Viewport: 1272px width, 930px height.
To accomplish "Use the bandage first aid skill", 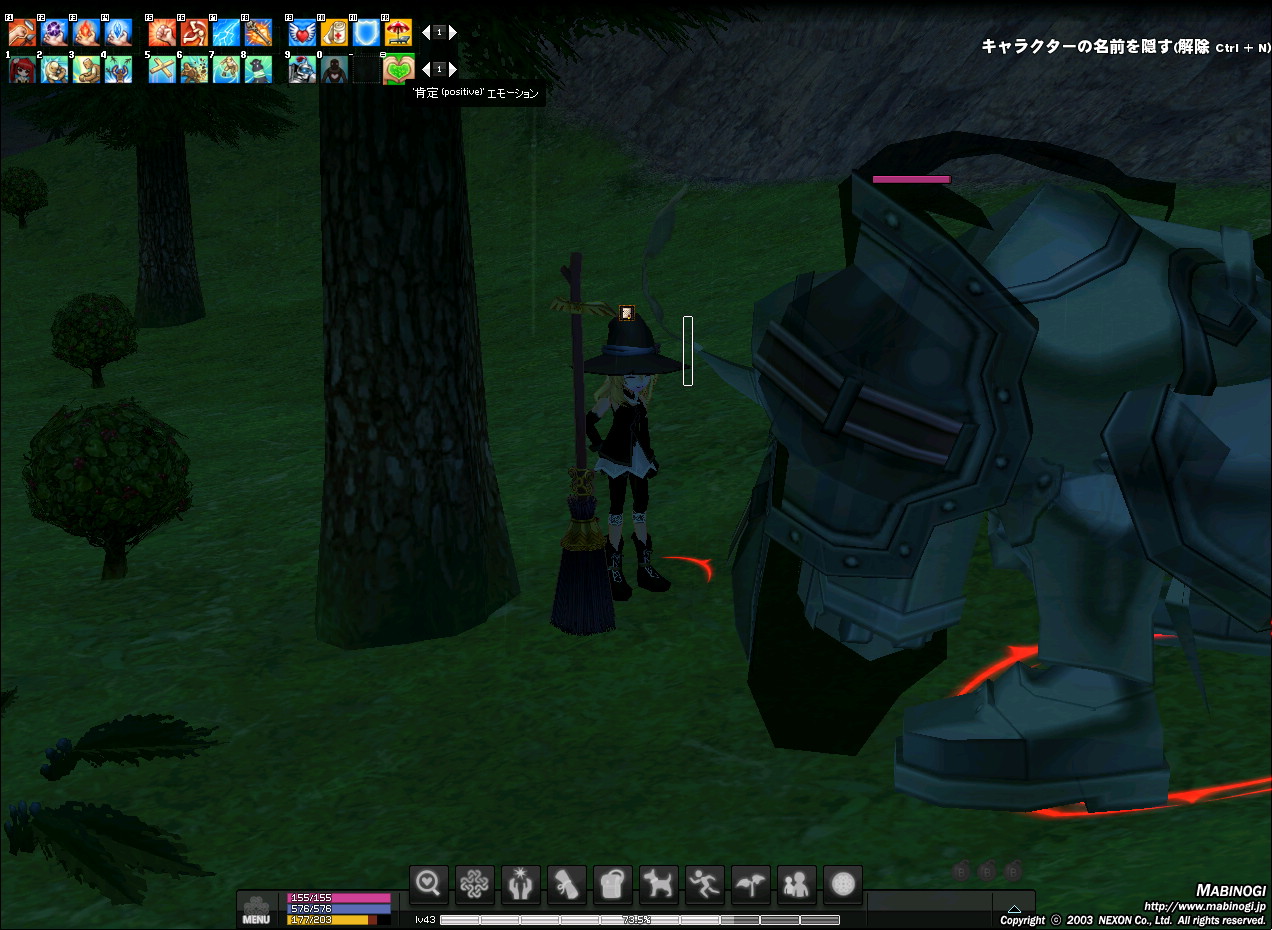I will (x=334, y=32).
